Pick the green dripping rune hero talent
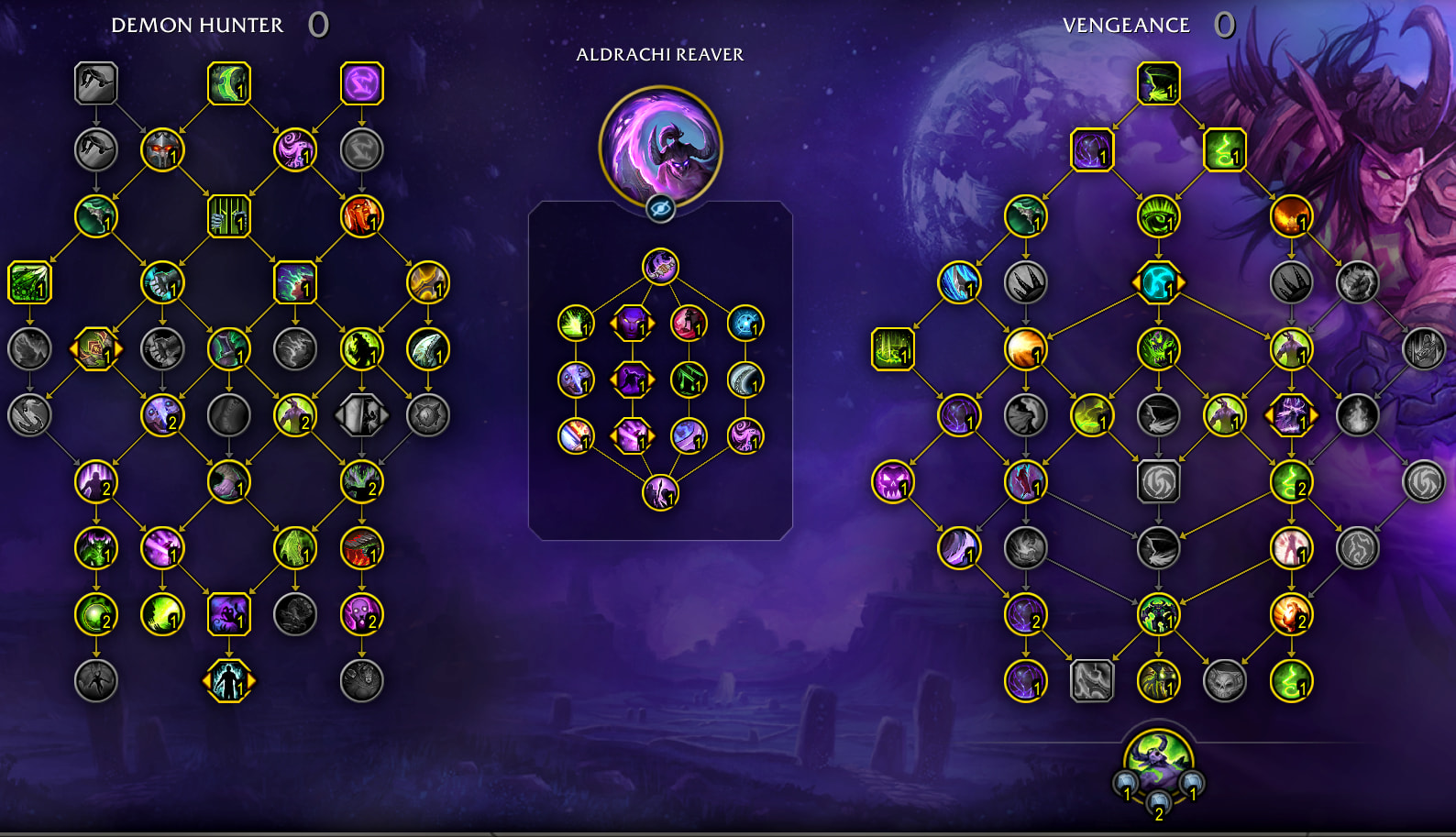Viewport: 1456px width, 837px height. [689, 380]
